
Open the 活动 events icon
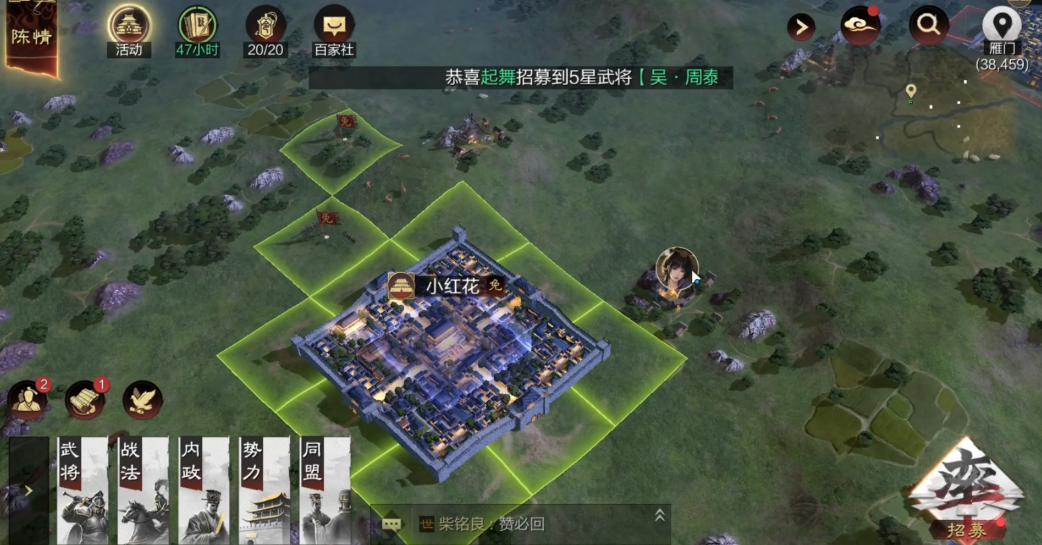(x=129, y=26)
